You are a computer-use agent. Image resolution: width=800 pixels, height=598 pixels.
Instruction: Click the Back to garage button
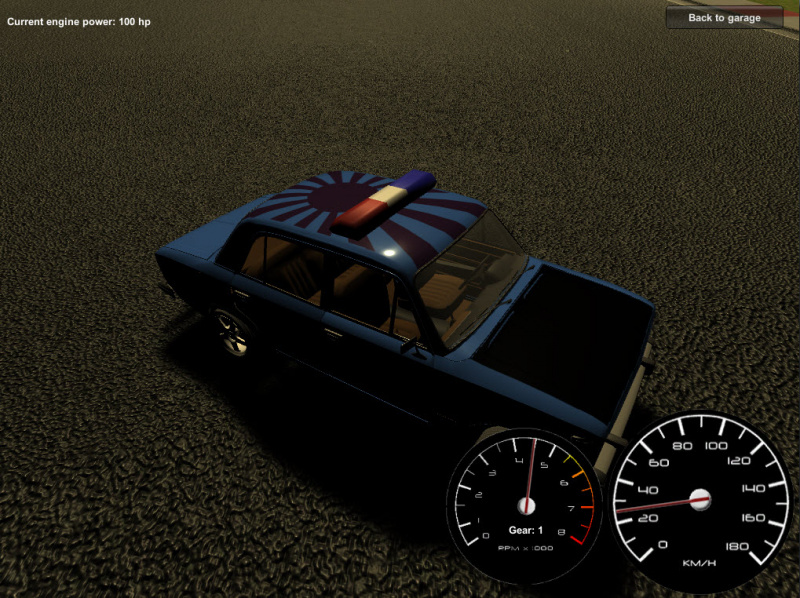tap(724, 18)
